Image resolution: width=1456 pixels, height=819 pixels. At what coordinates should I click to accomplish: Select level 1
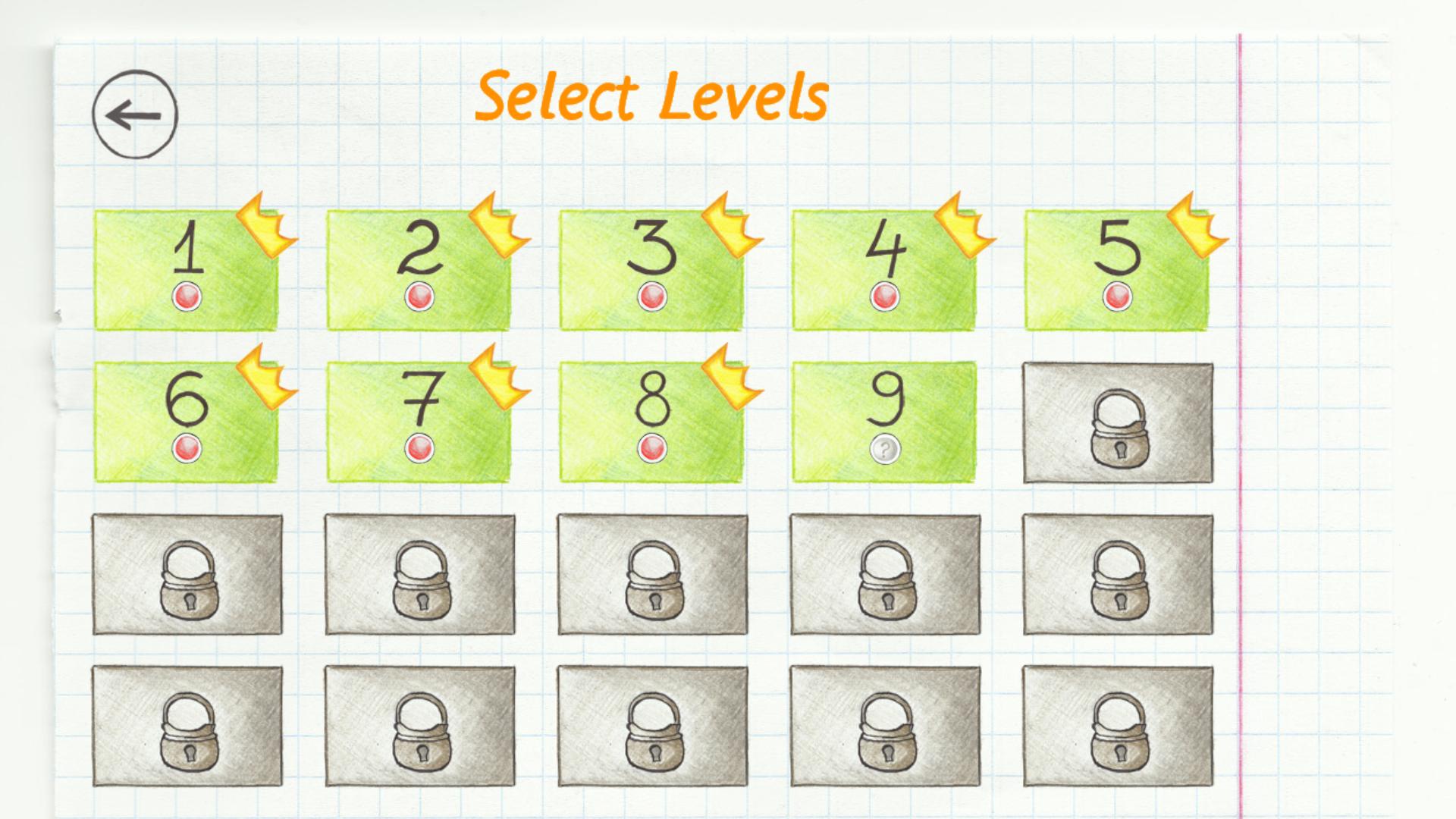point(187,269)
